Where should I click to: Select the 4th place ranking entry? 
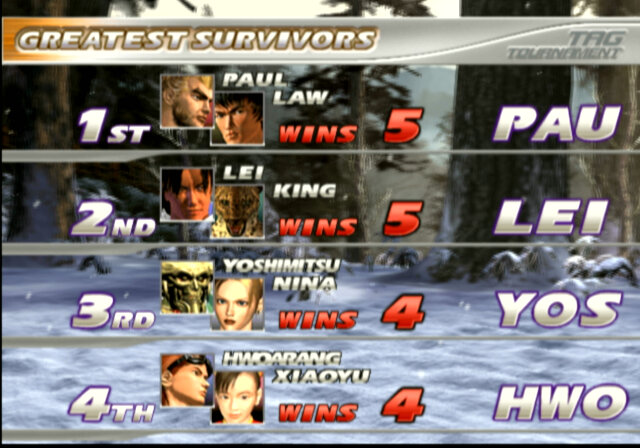pos(112,407)
